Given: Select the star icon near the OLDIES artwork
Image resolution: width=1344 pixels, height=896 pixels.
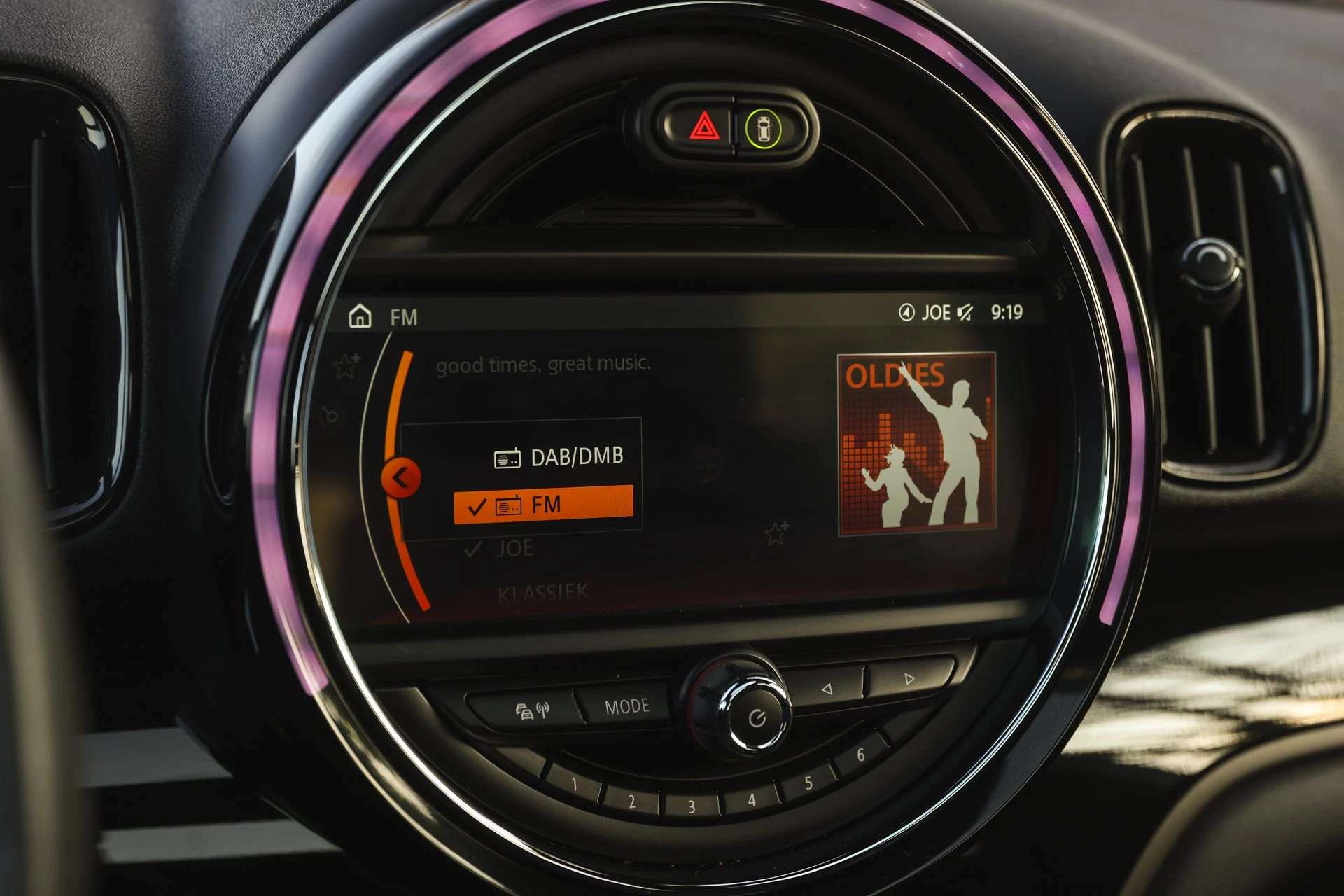Looking at the screenshot, I should tap(776, 534).
